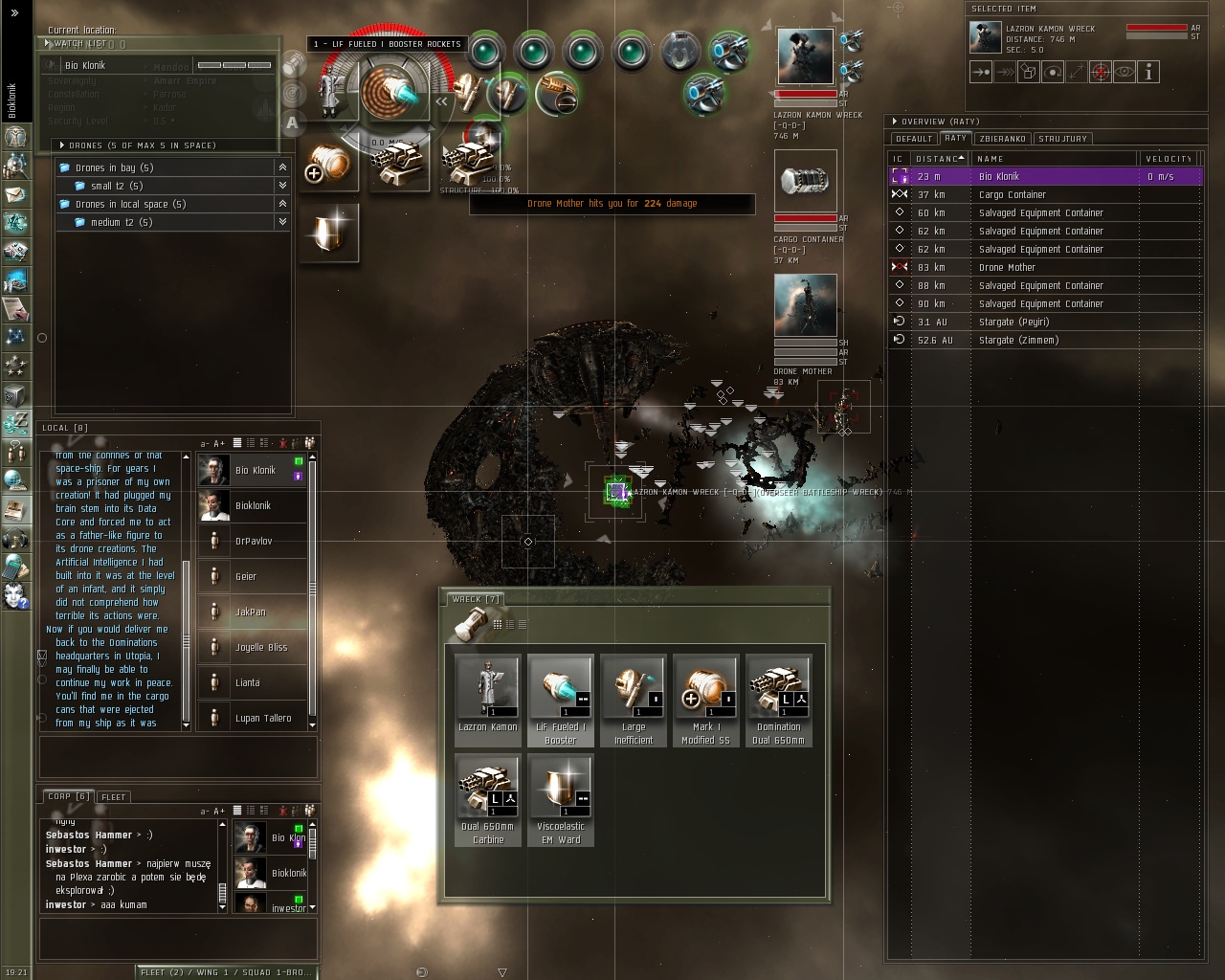Switch to the DEFAULT overview tab
Viewport: 1225px width, 980px height.
click(914, 139)
